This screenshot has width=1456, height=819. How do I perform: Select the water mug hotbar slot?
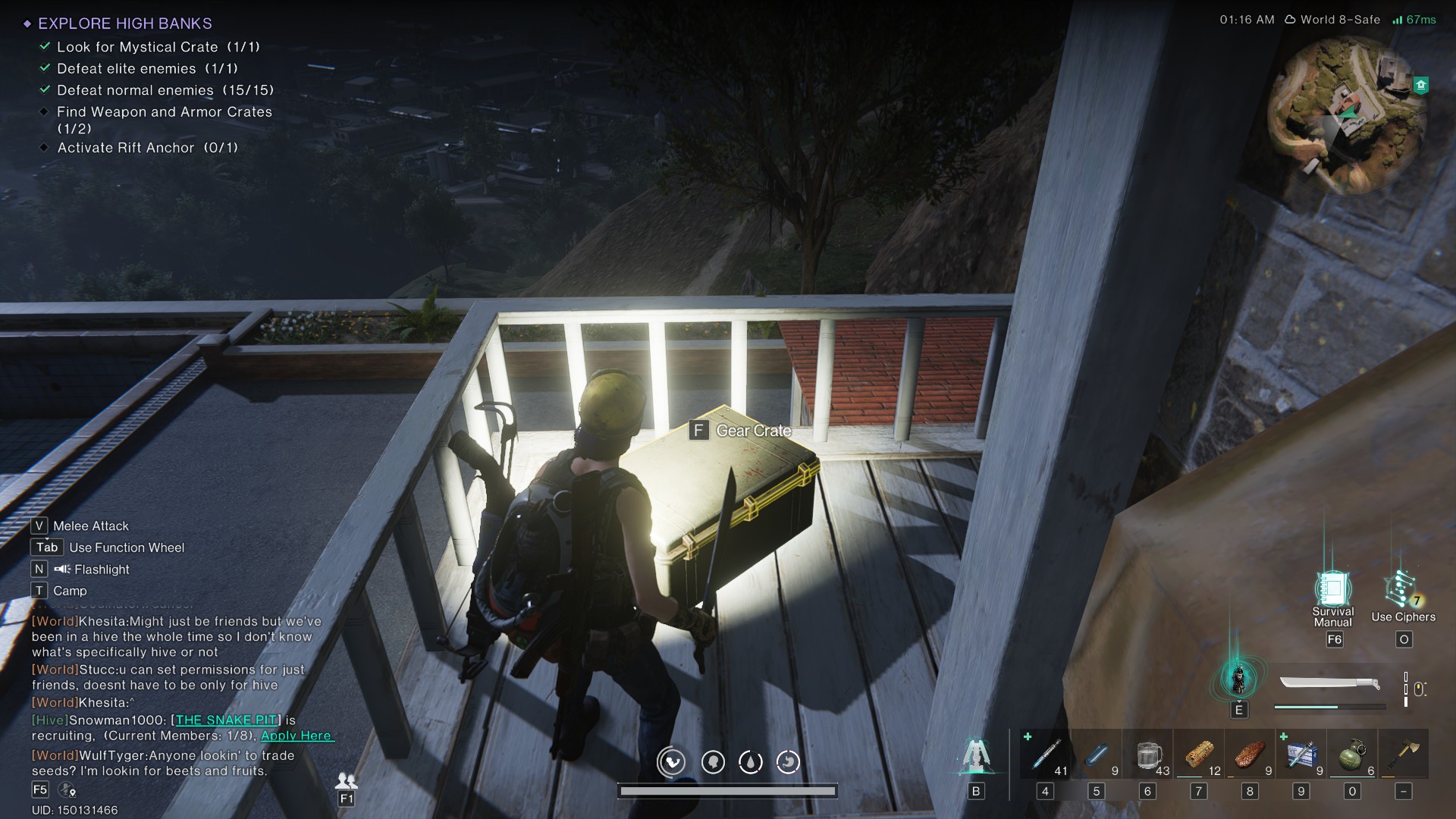(1148, 755)
